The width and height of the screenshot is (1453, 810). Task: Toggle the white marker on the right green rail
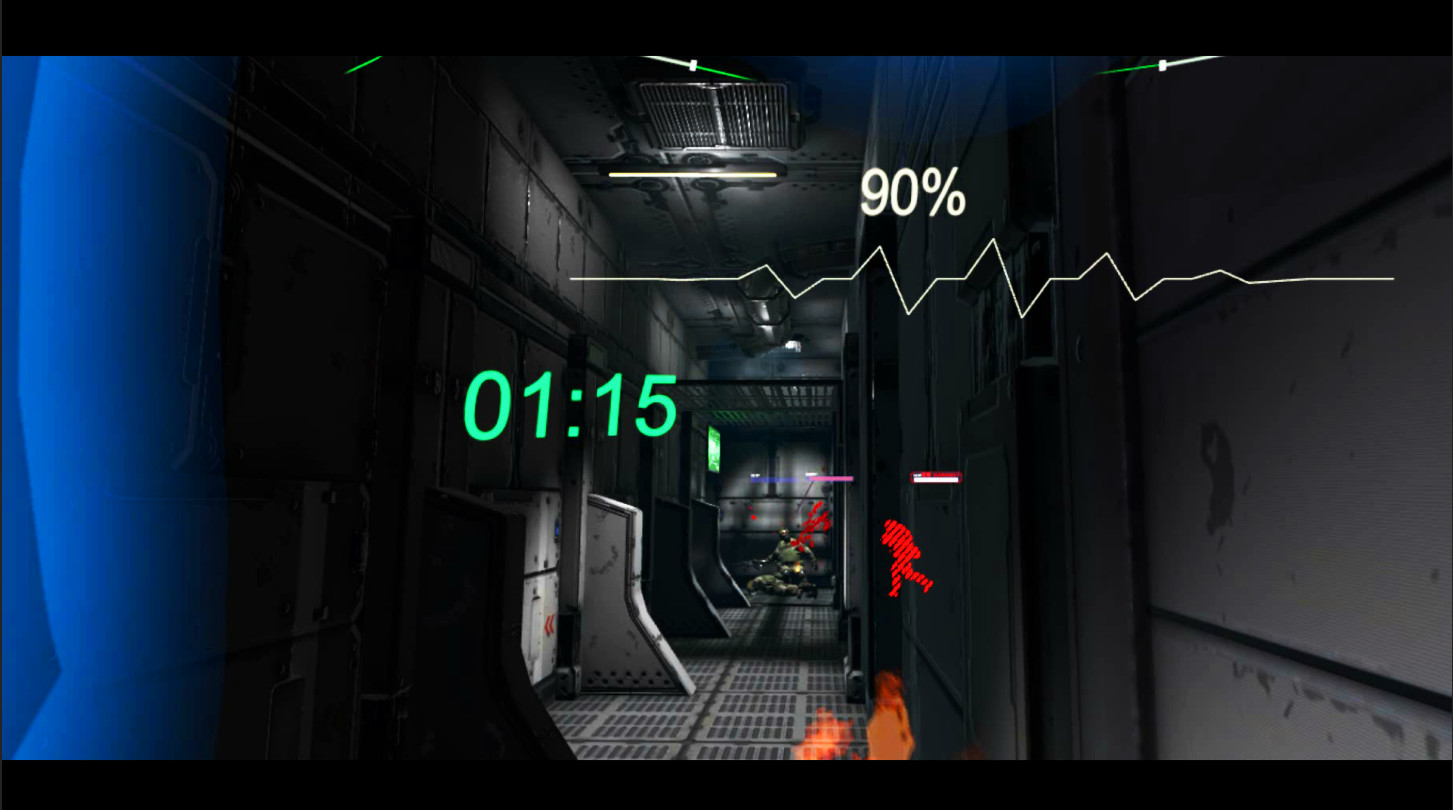tap(1163, 64)
